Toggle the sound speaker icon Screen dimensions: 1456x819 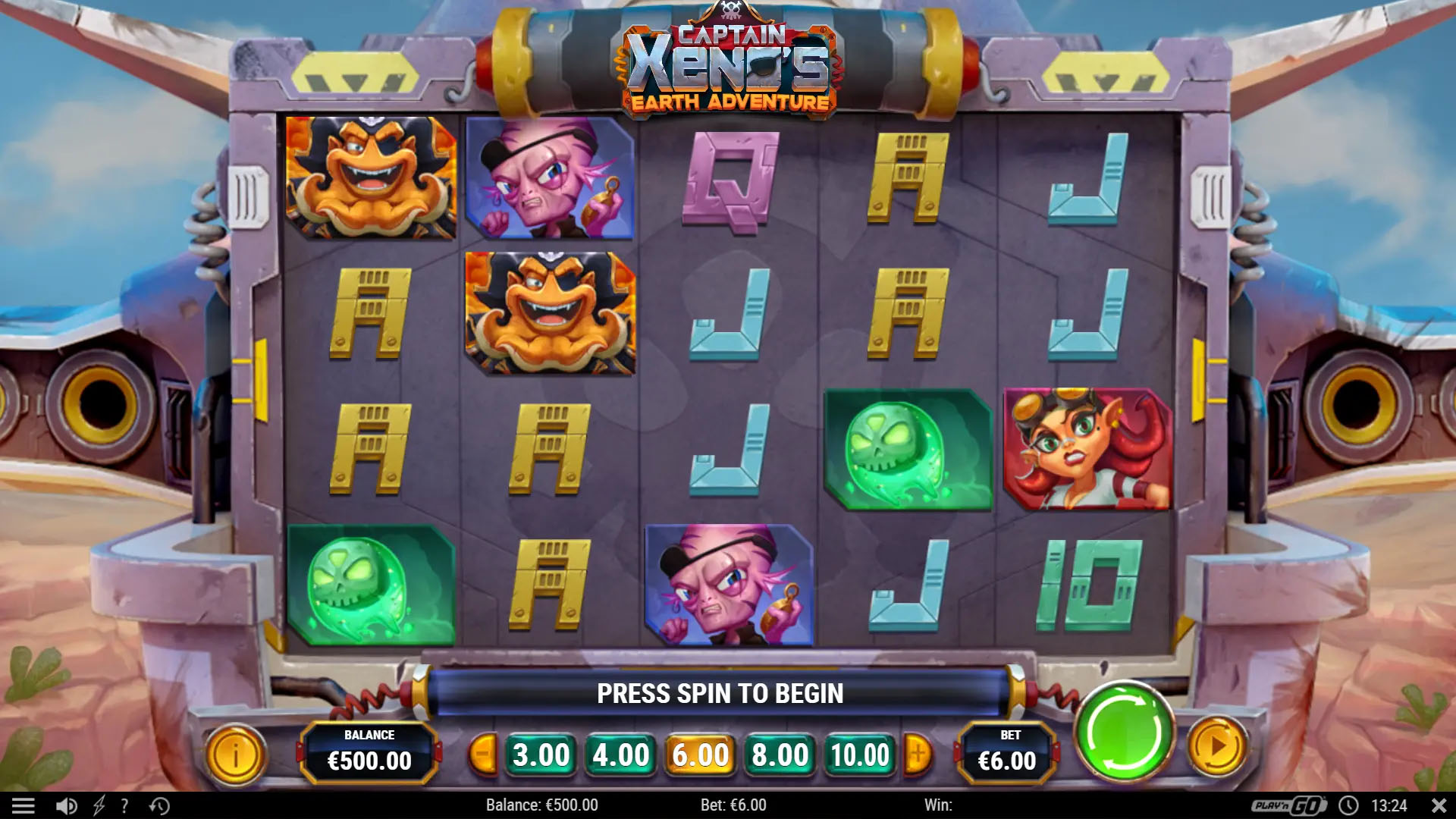66,805
